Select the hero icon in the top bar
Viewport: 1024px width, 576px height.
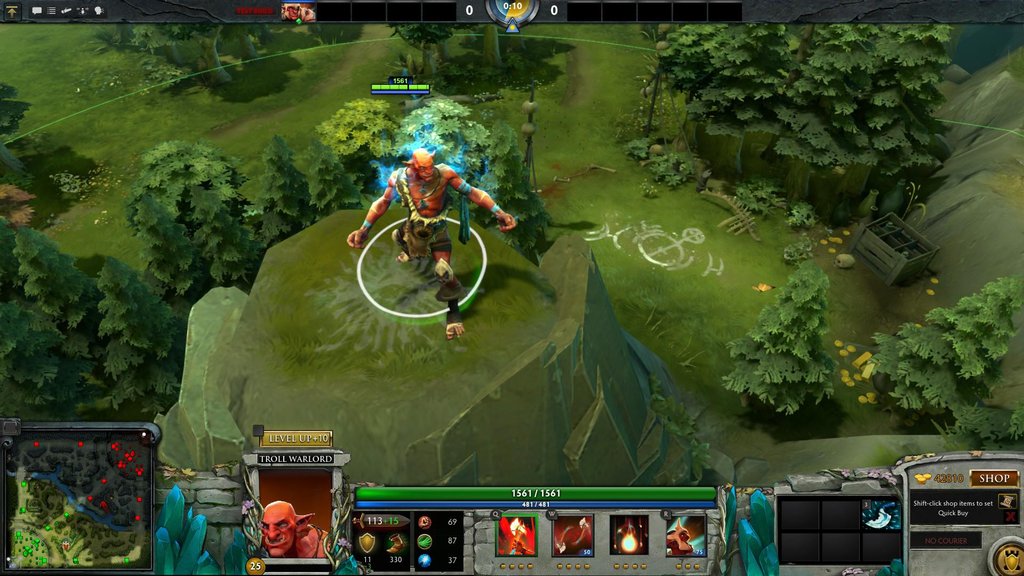(x=298, y=12)
